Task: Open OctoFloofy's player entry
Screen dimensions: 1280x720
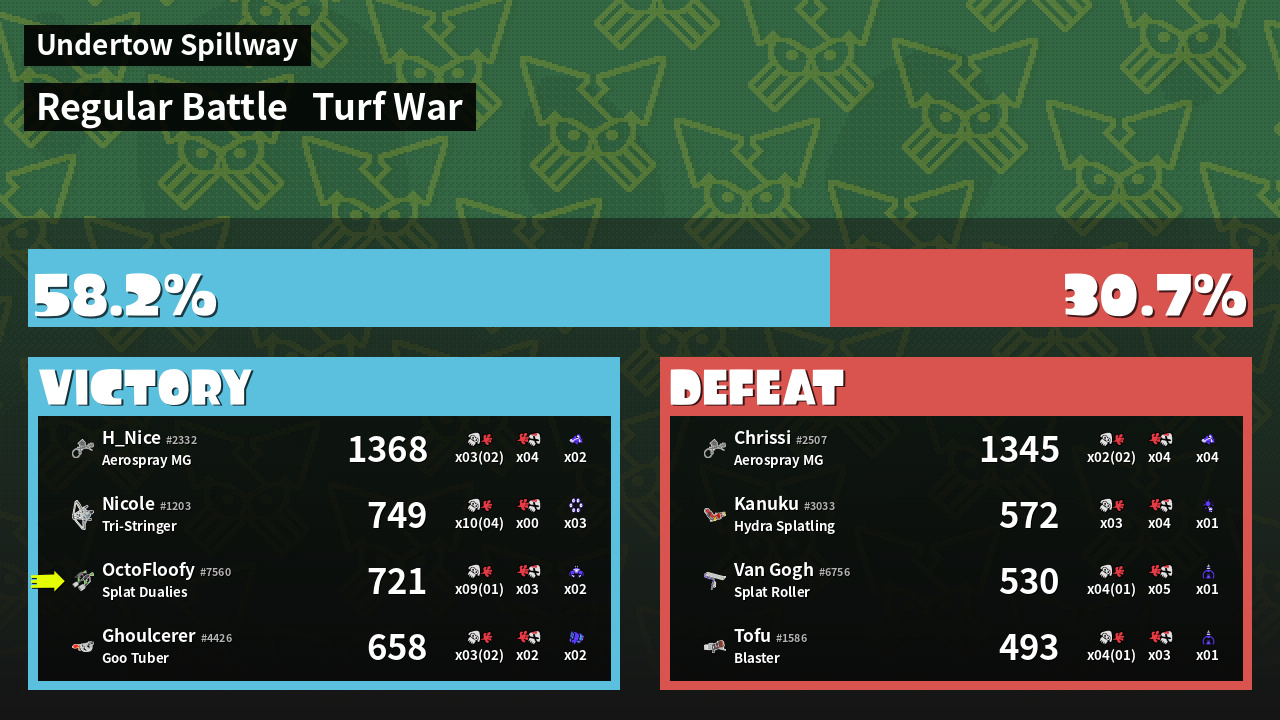Action: coord(324,581)
